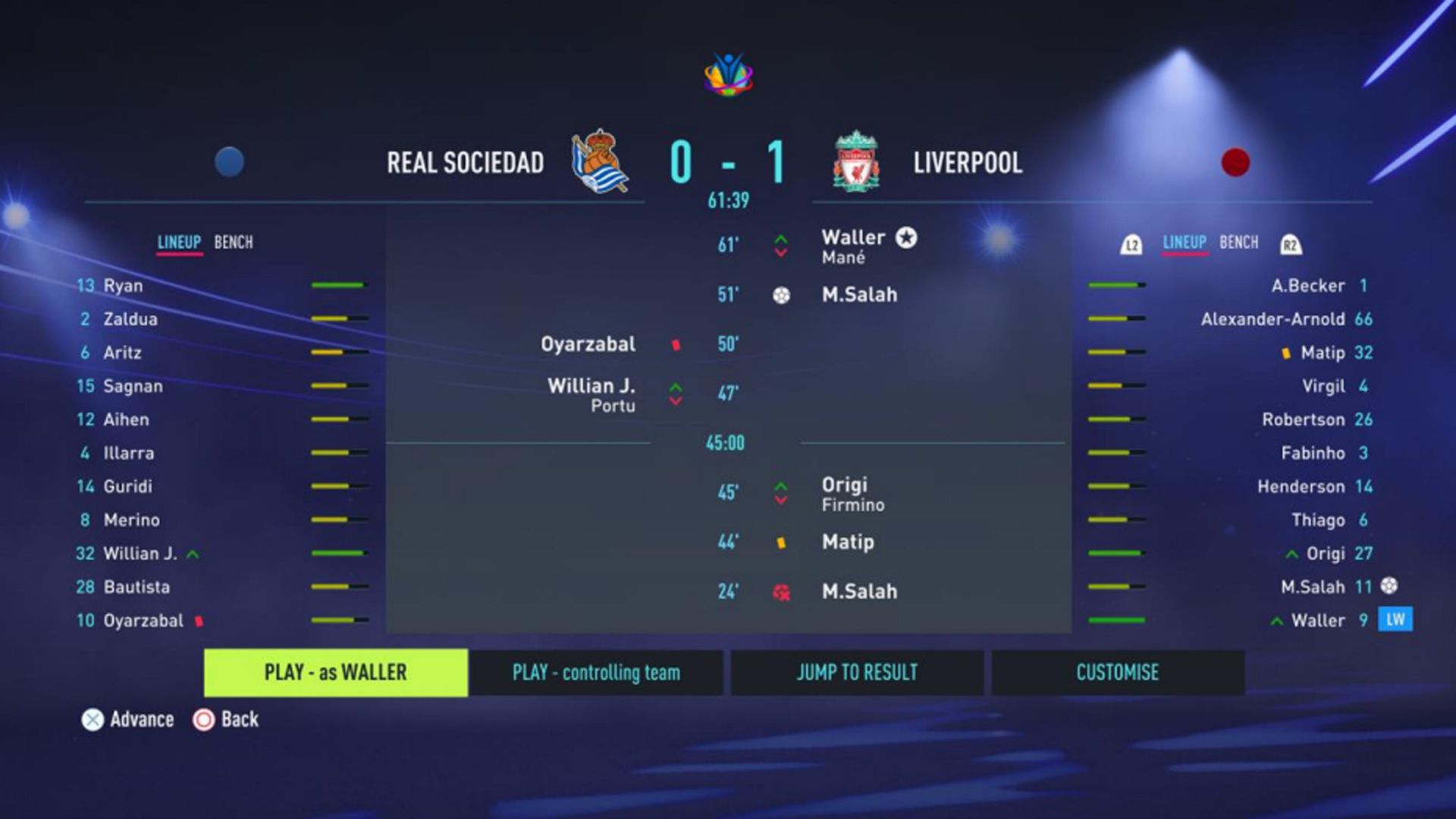Open Liverpool's LINEUP tab

(1183, 243)
